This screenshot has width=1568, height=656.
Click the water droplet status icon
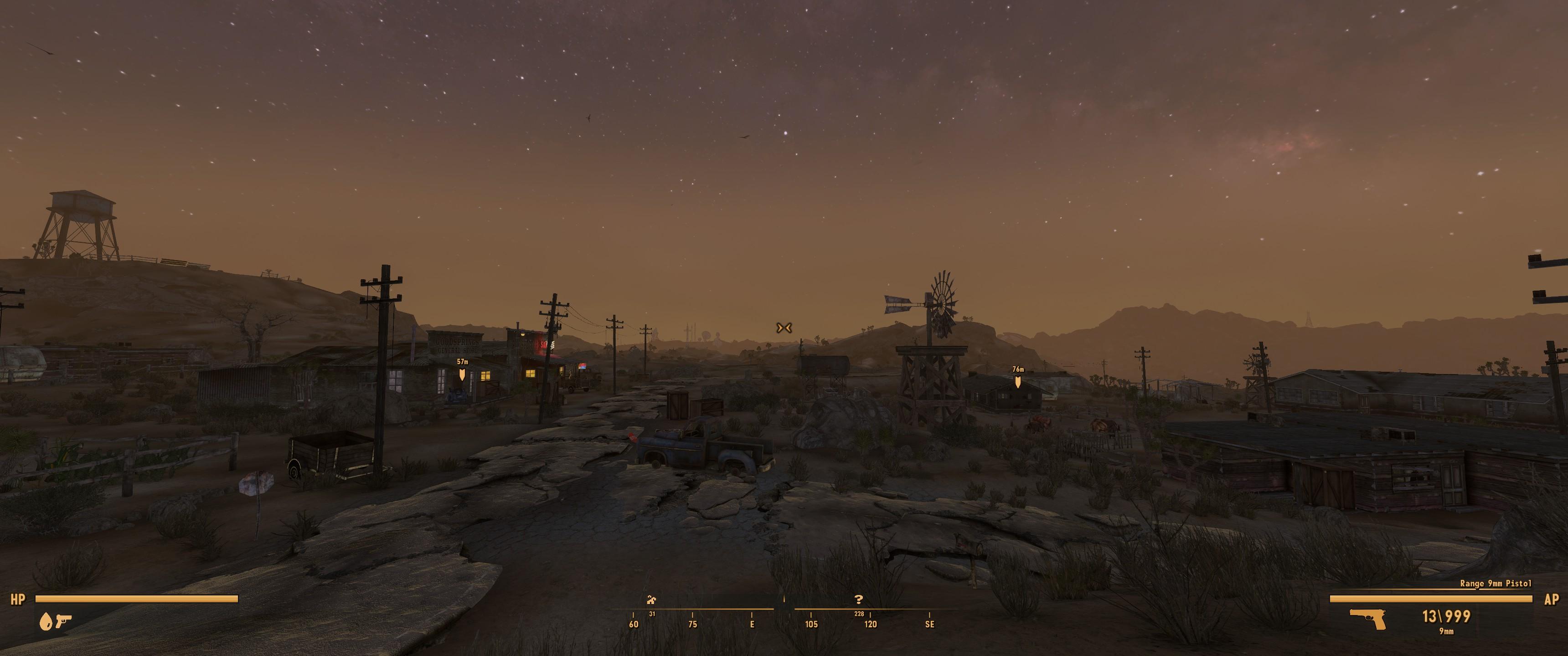pos(46,621)
